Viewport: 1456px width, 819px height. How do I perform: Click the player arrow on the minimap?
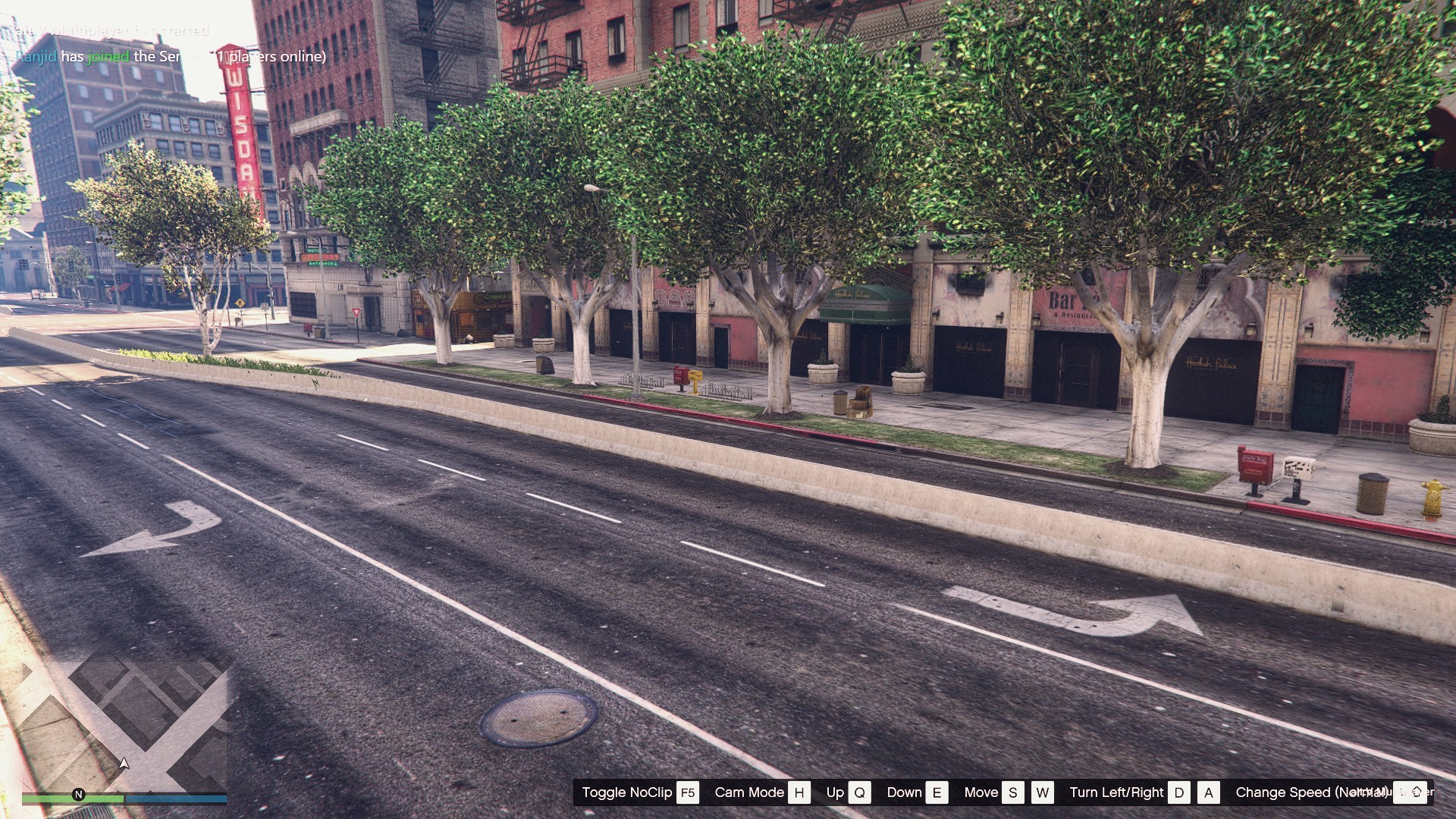click(124, 763)
